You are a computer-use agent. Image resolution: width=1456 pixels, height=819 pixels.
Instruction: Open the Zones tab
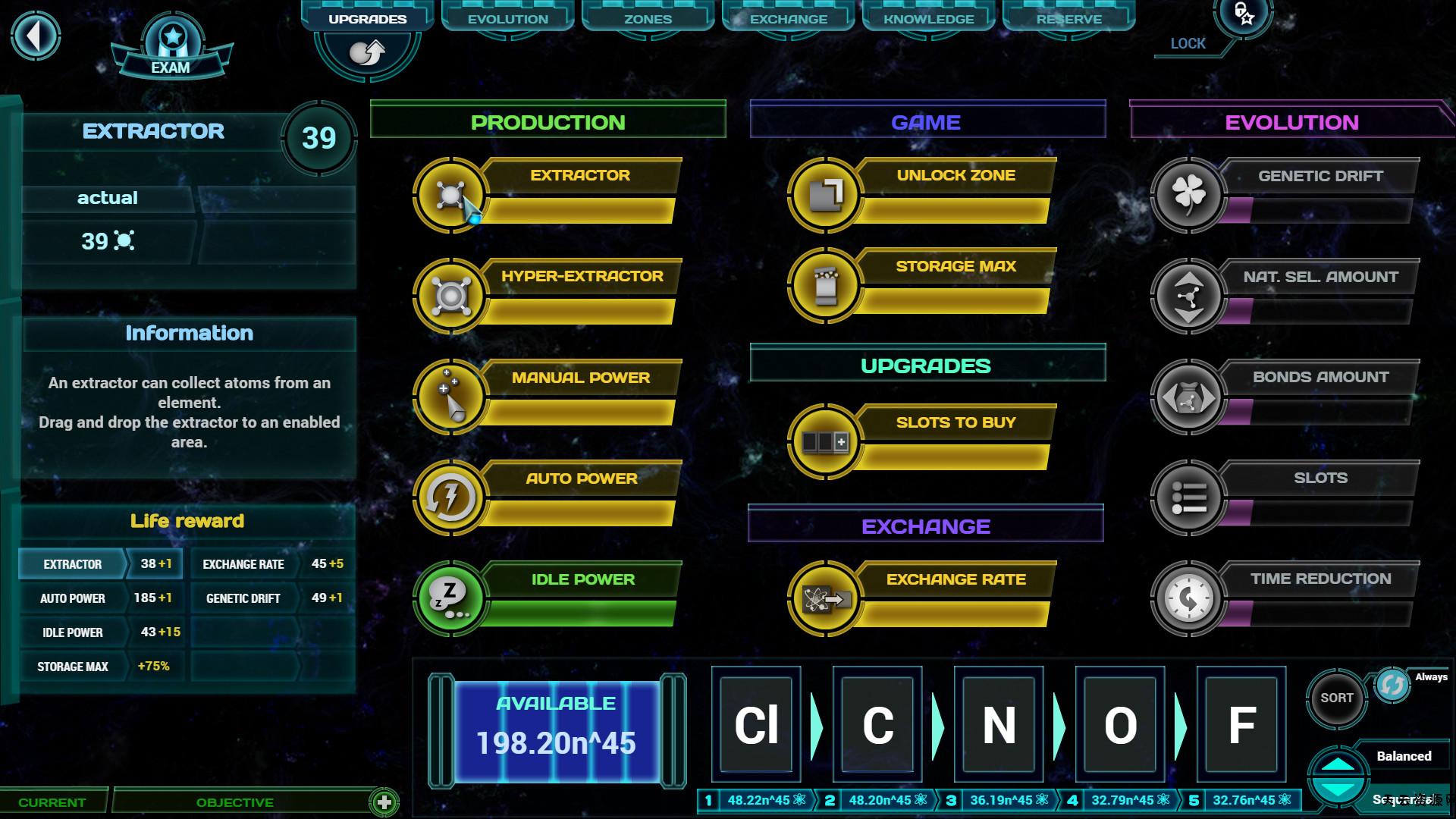coord(648,19)
